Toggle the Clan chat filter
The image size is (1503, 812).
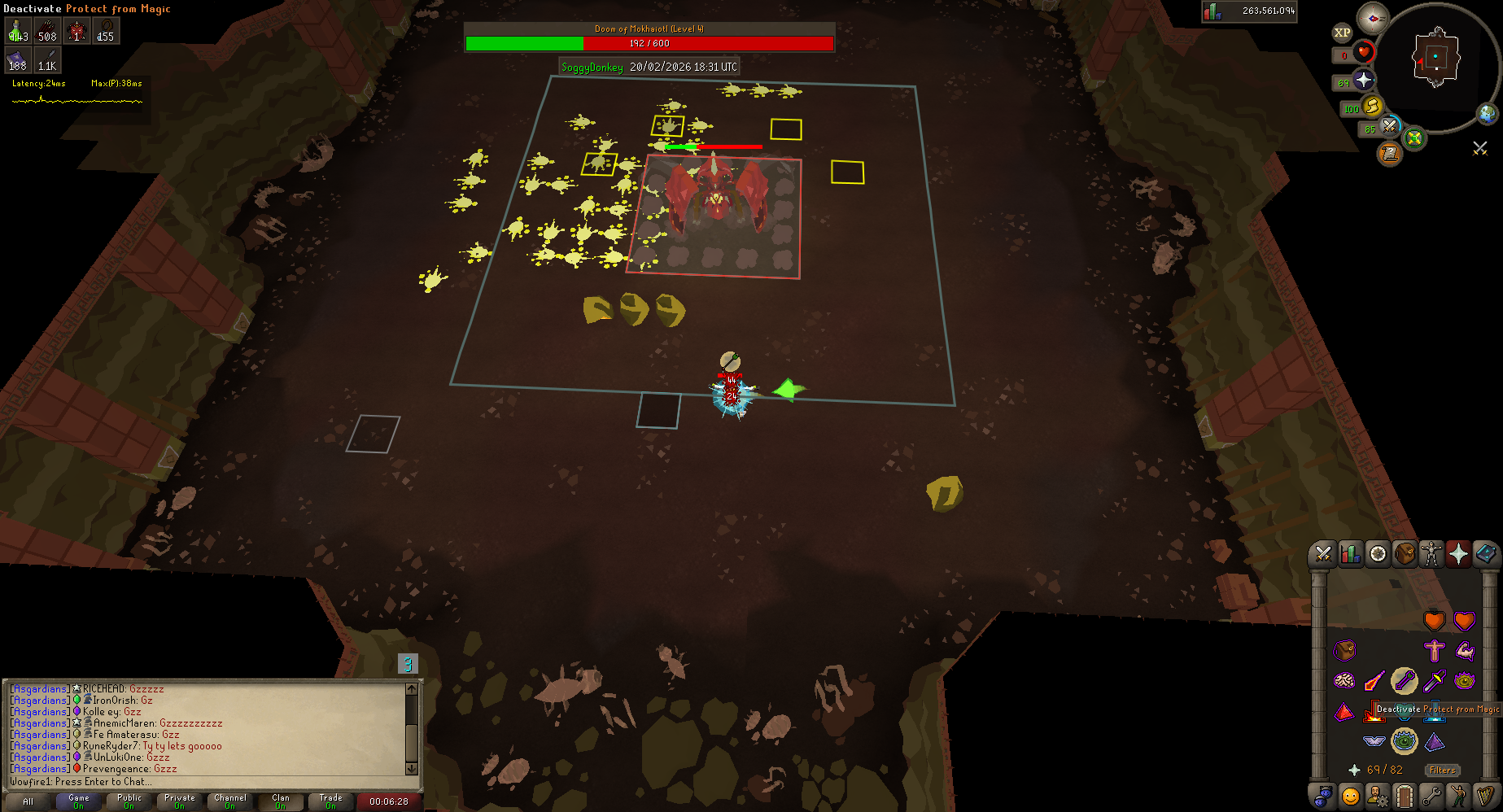[x=280, y=801]
